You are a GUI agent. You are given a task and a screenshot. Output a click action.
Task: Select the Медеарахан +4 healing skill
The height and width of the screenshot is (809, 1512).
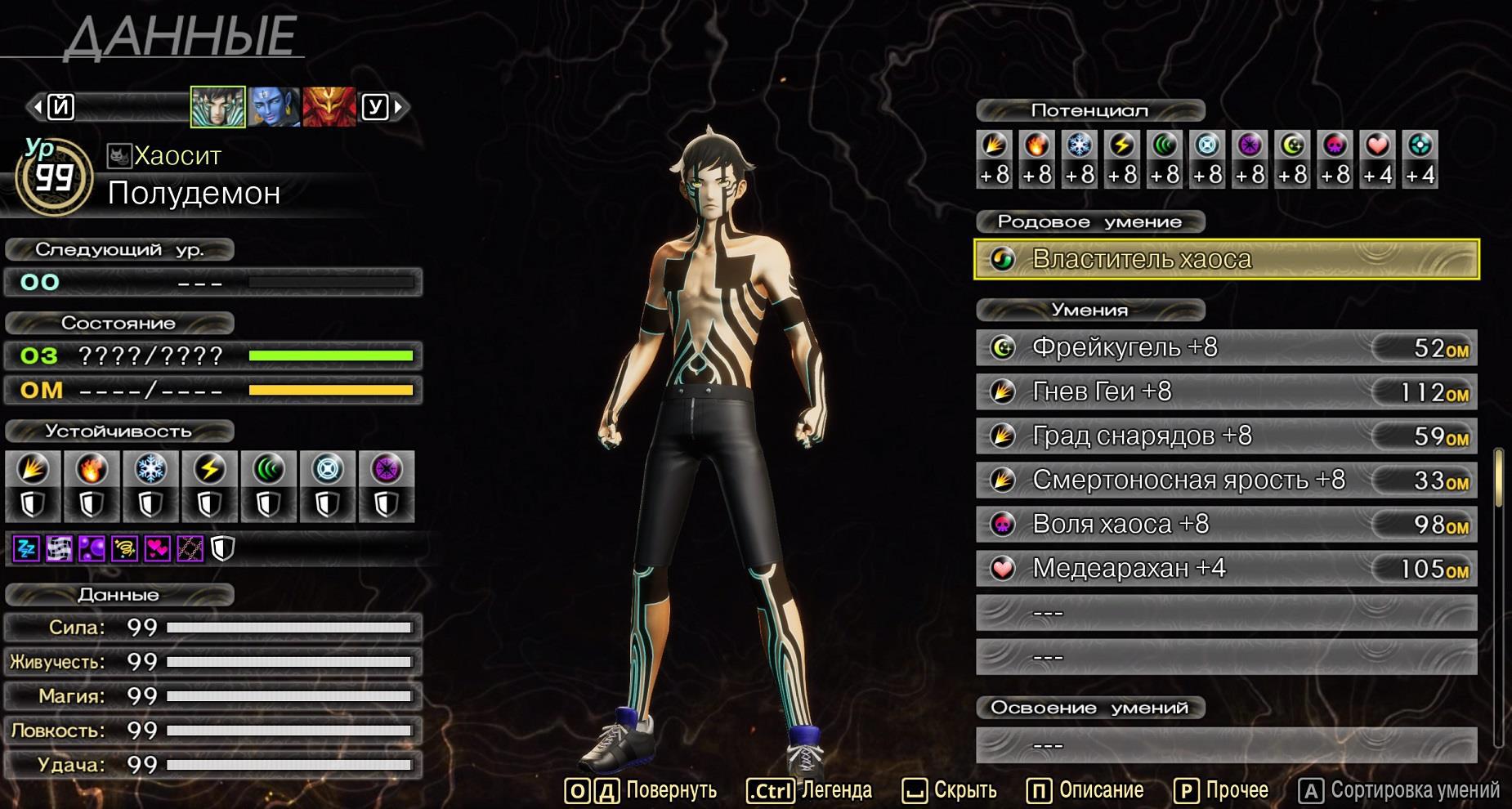pos(1226,569)
